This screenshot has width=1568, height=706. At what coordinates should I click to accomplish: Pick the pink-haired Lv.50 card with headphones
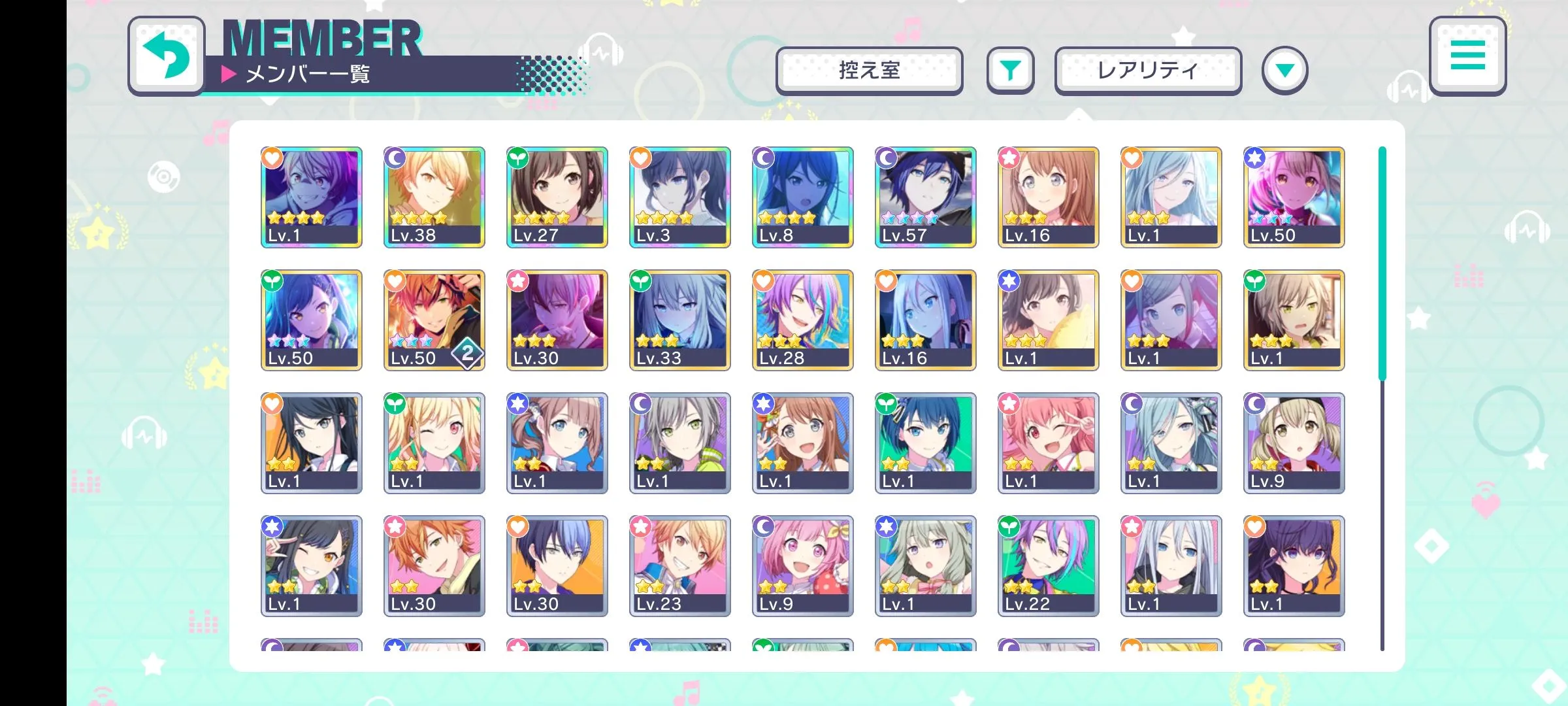1294,197
